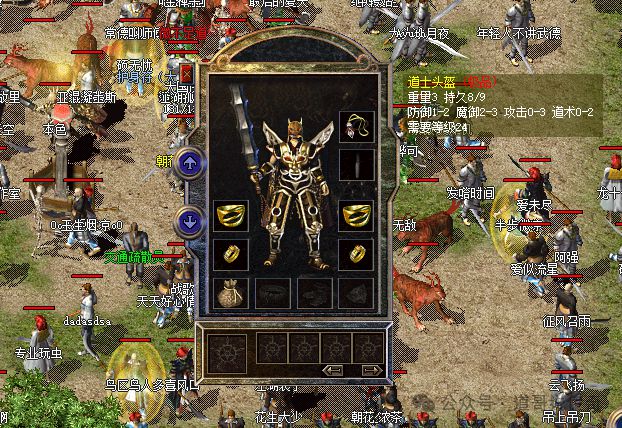Select the pouch item slot
The image size is (622, 428).
coord(229,292)
